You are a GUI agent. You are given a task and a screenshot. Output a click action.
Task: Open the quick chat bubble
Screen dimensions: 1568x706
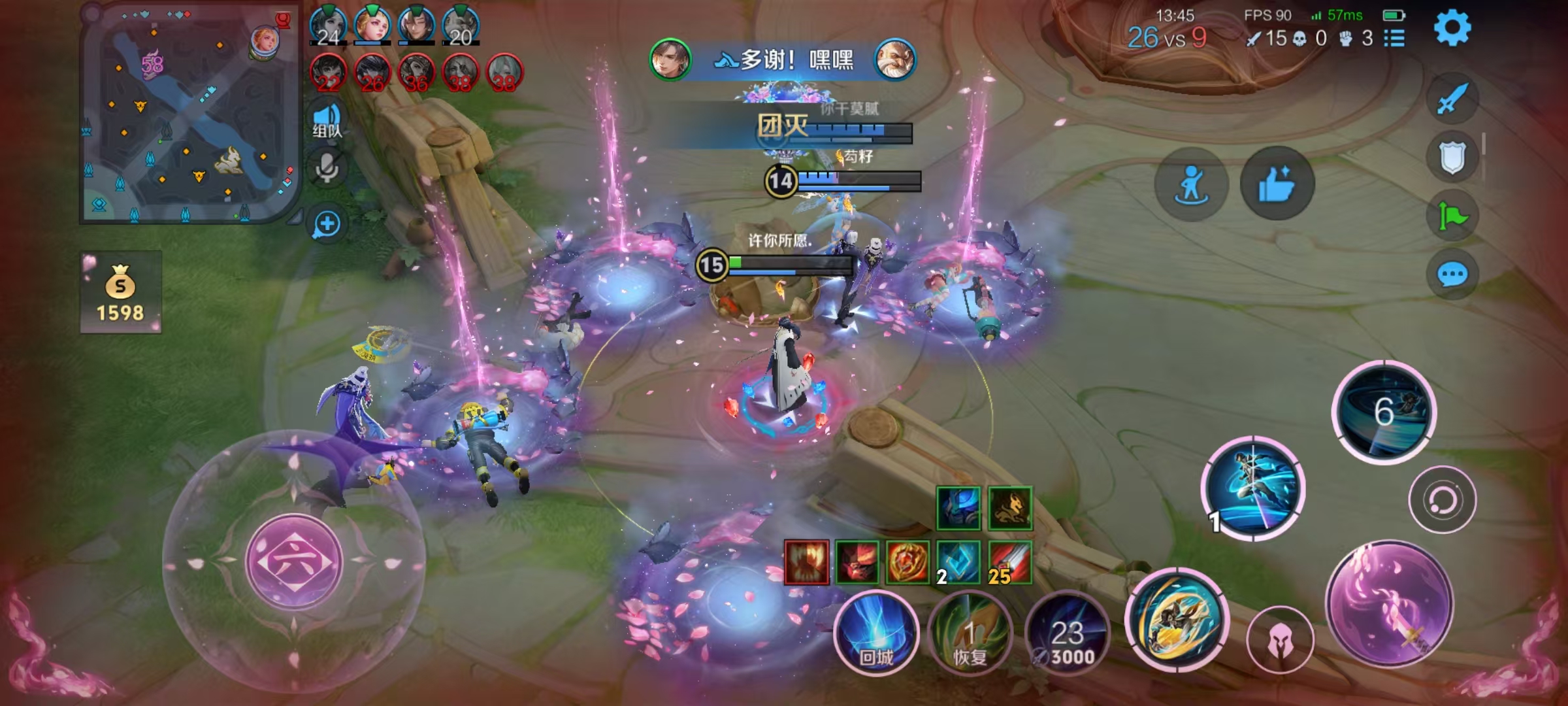(1452, 275)
